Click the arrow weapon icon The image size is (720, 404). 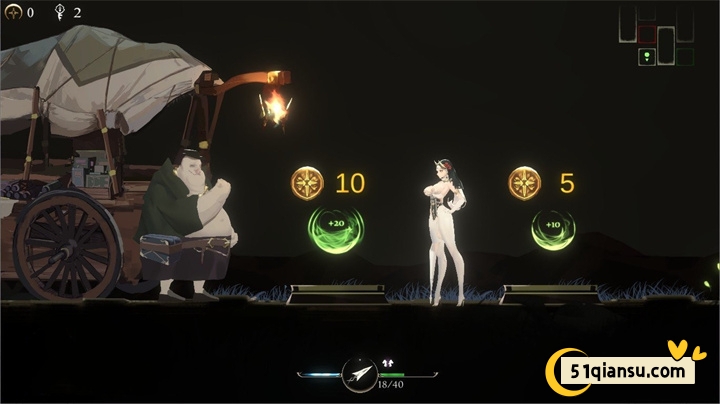pos(357,374)
